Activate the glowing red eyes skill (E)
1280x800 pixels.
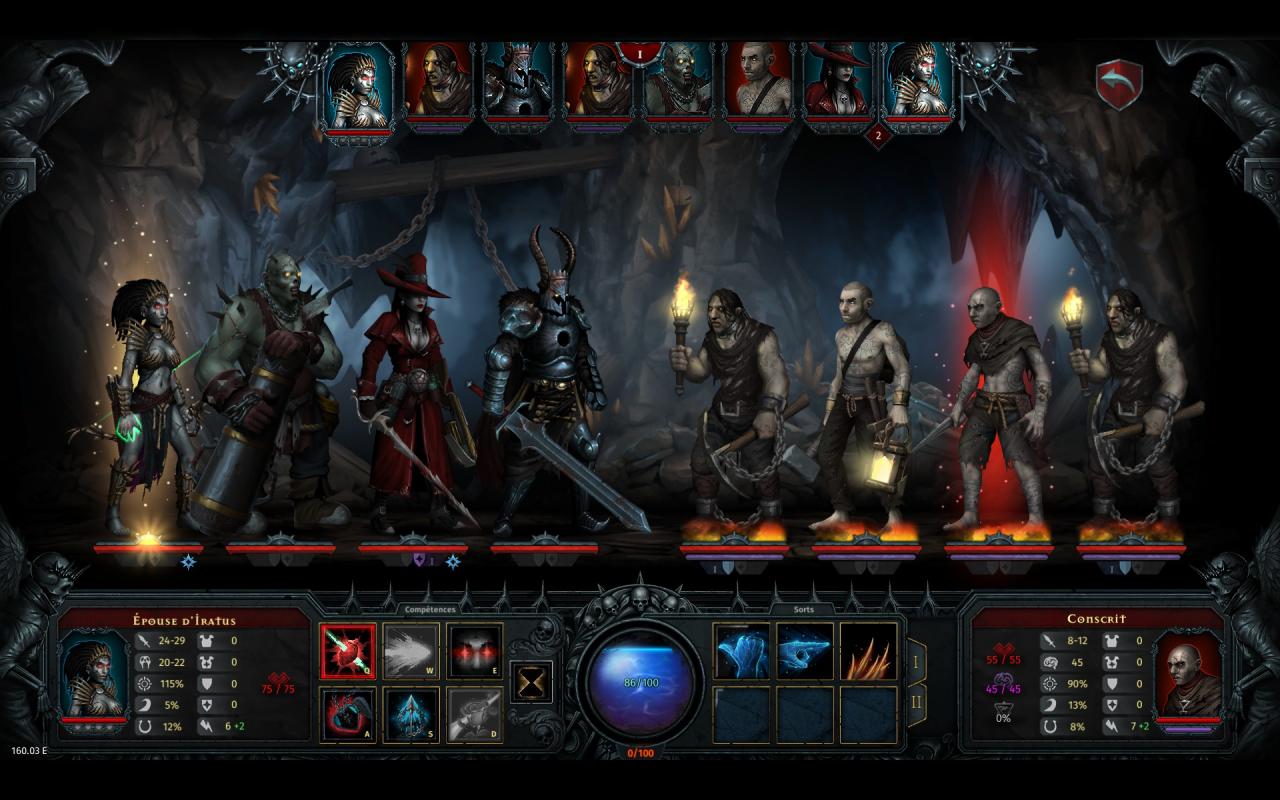pyautogui.click(x=474, y=651)
